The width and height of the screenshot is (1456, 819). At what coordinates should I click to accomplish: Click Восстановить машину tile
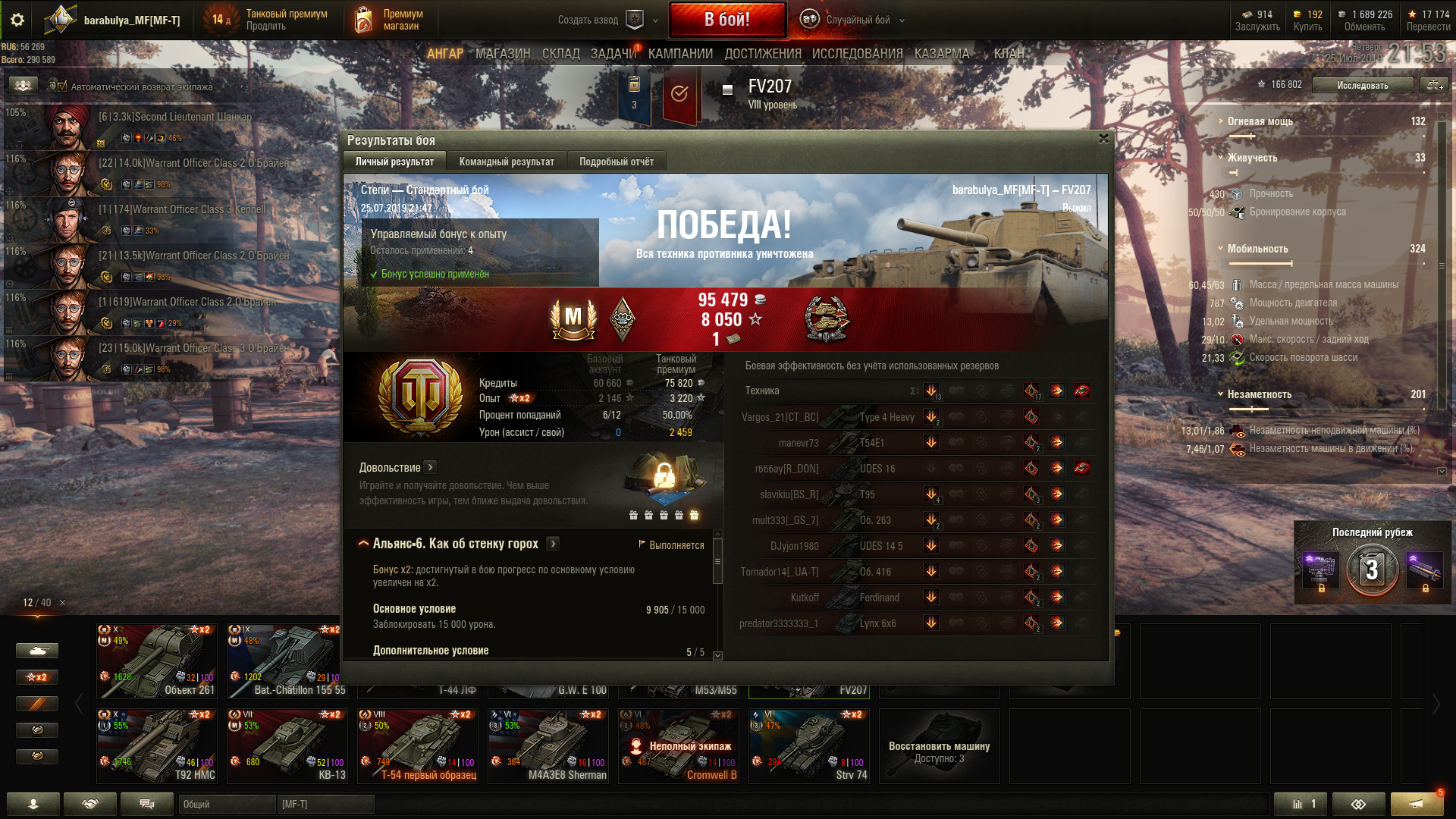pos(939,745)
